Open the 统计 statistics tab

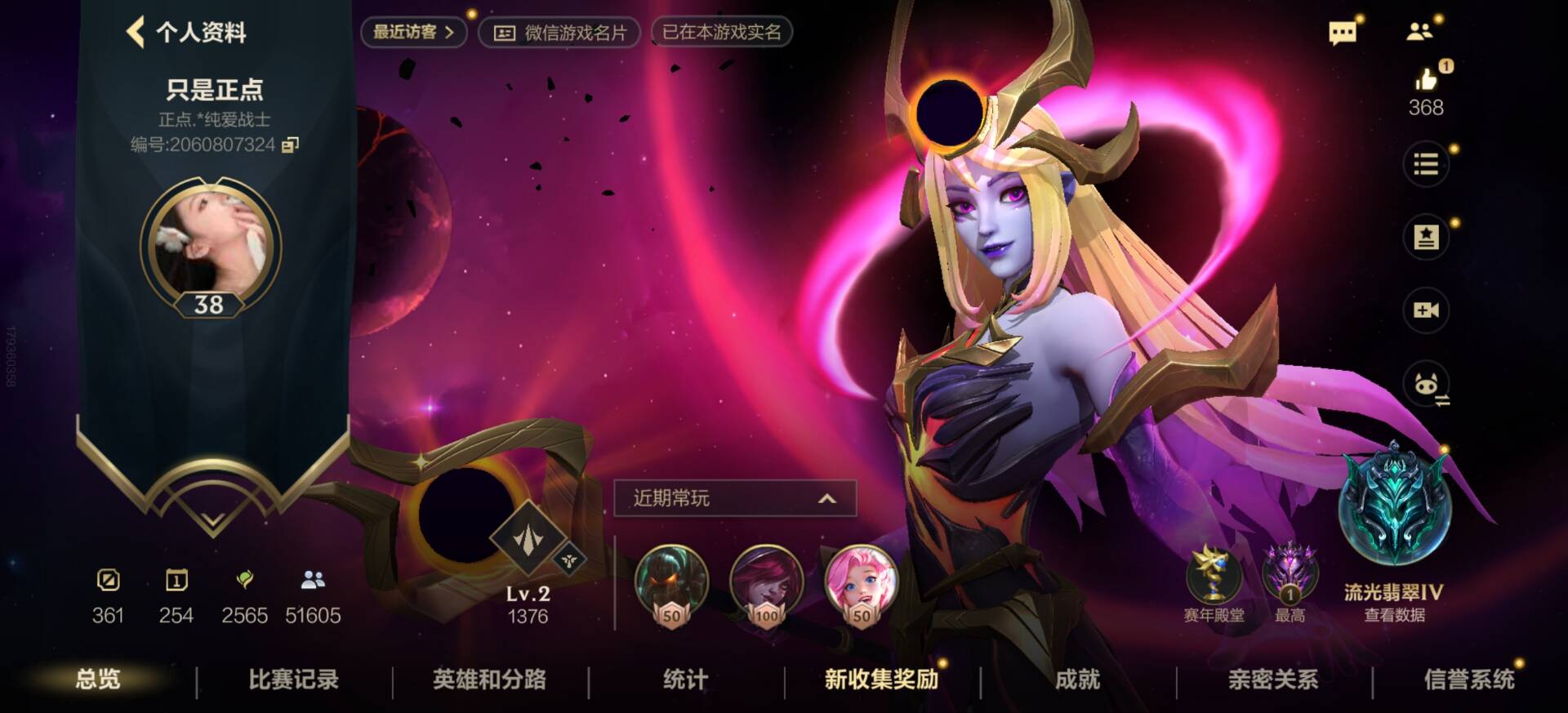[685, 680]
